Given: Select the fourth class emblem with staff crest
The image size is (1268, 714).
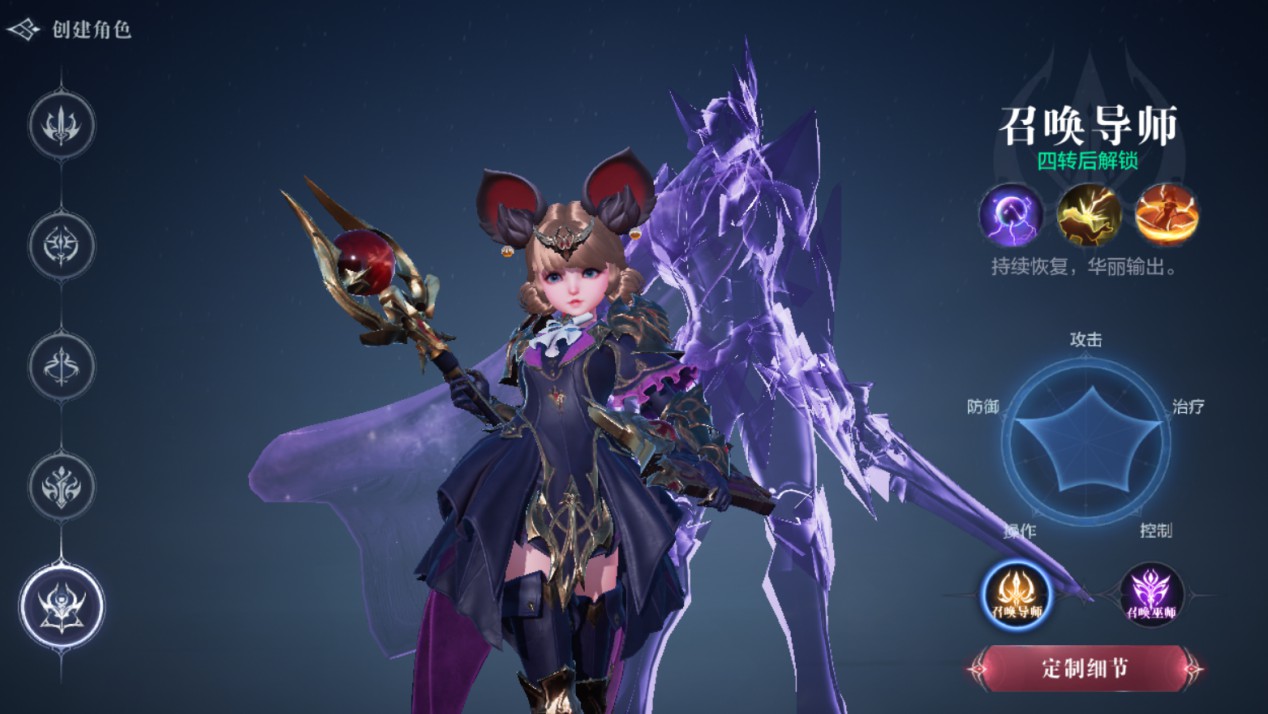Looking at the screenshot, I should (x=61, y=486).
